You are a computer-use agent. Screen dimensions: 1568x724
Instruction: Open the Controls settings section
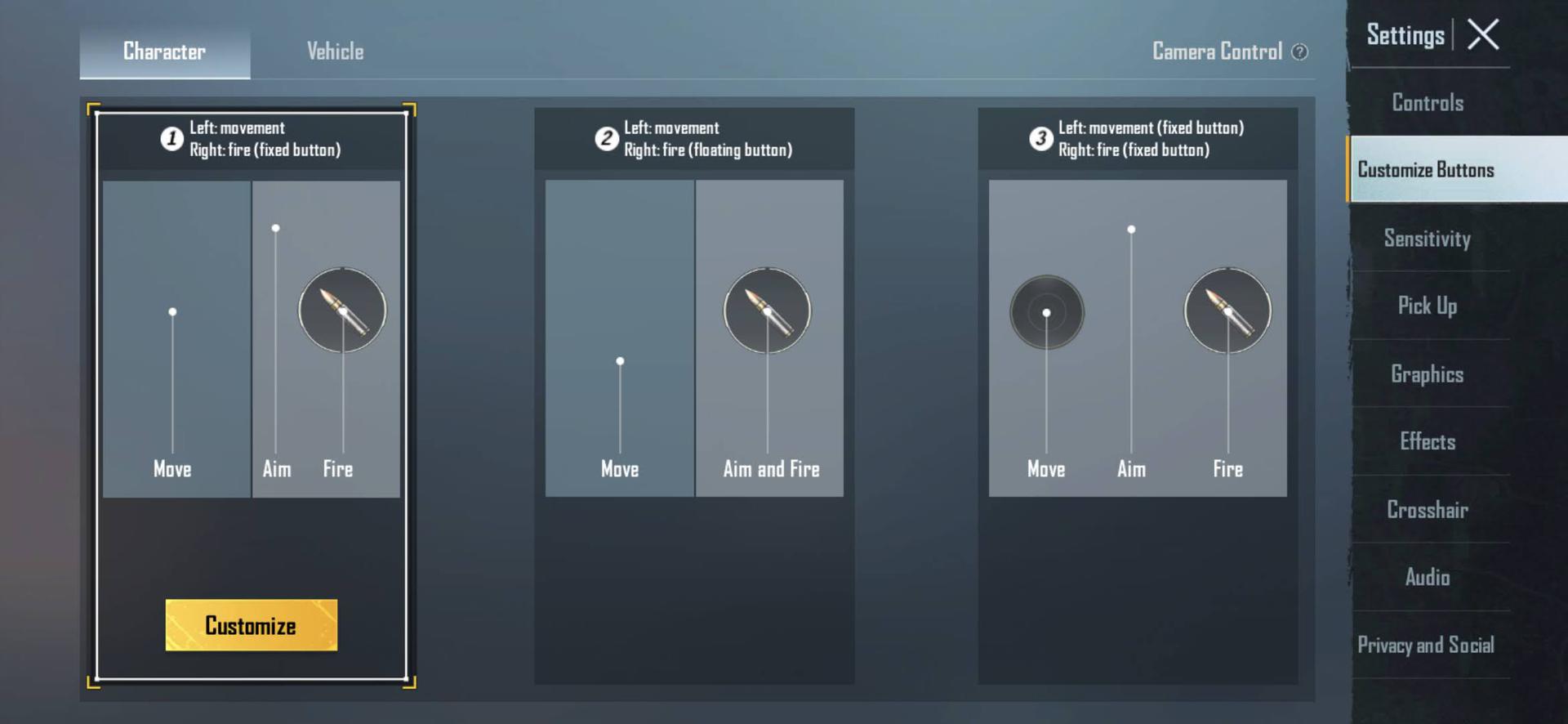[1428, 103]
